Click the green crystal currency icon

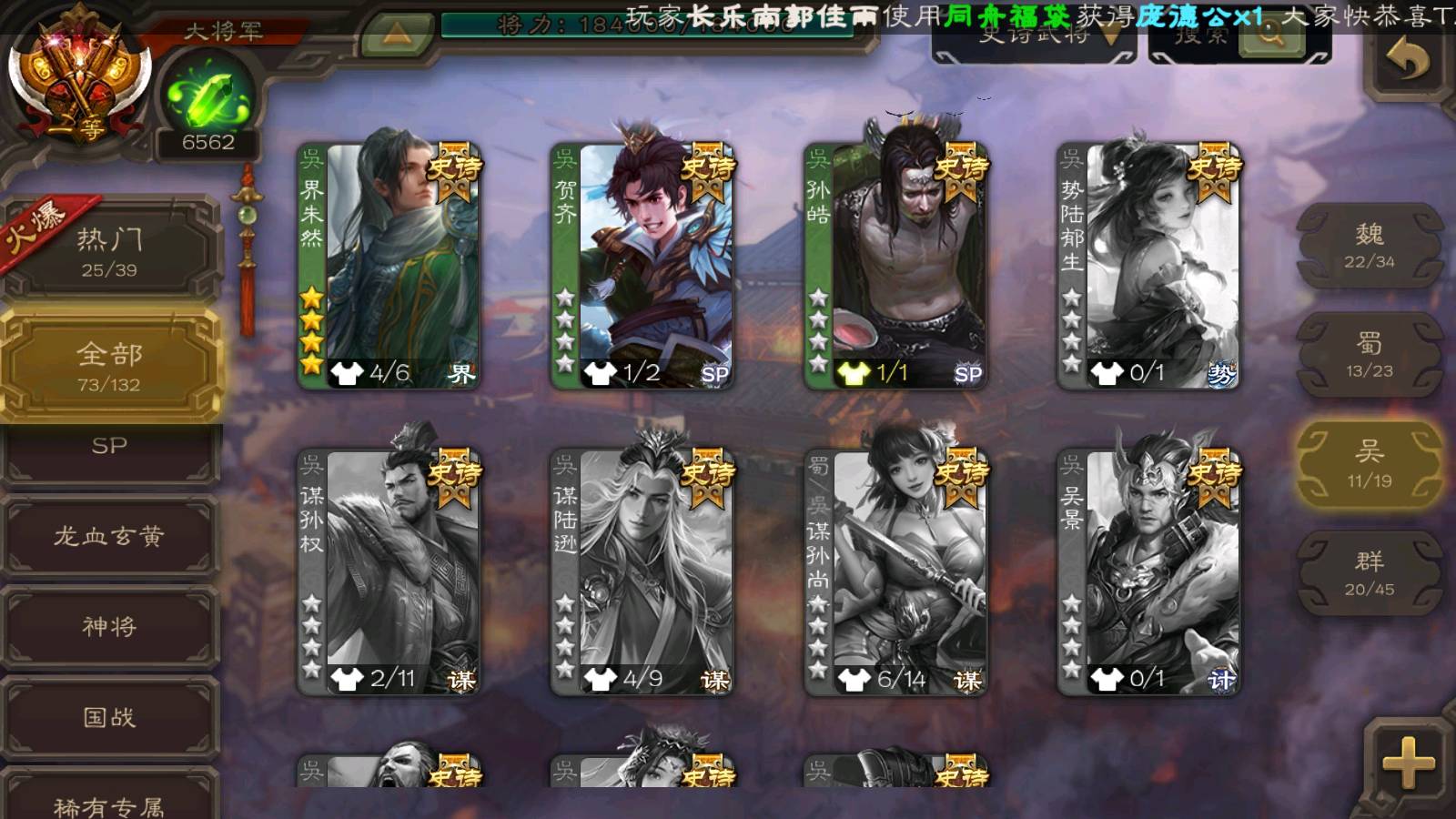tap(208, 97)
